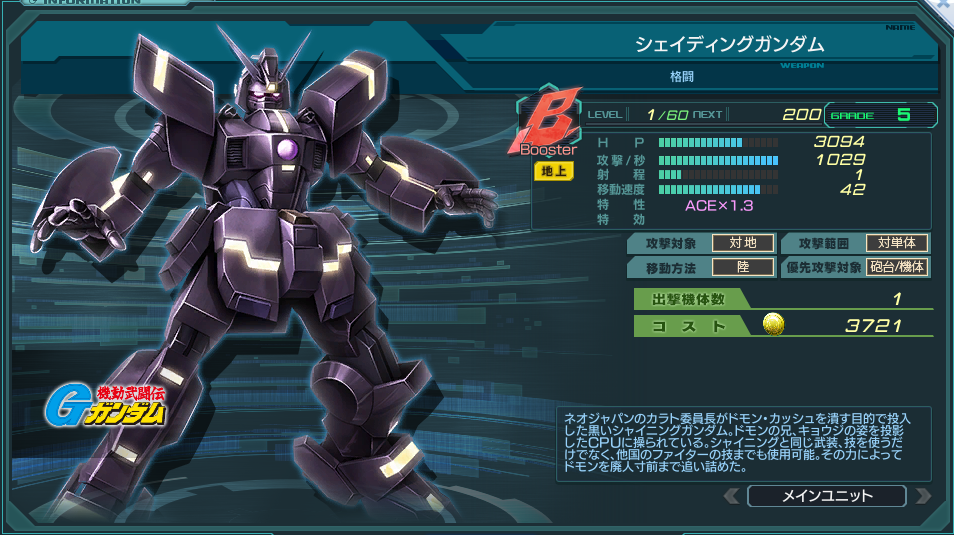Click the right arrow beside メインユニット
The height and width of the screenshot is (535, 954).
click(x=922, y=496)
